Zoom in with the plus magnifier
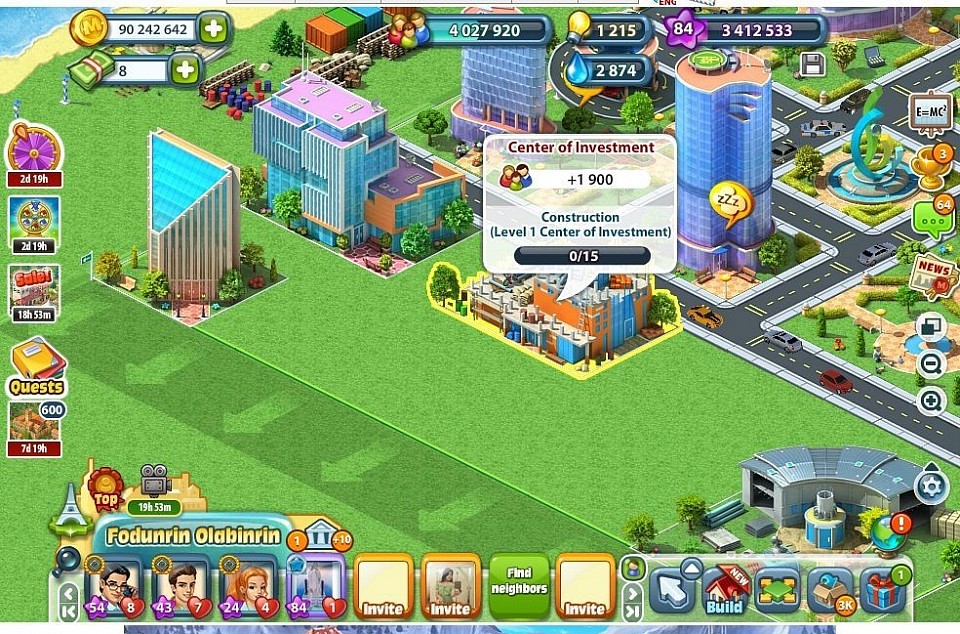Image resolution: width=960 pixels, height=634 pixels. point(931,402)
